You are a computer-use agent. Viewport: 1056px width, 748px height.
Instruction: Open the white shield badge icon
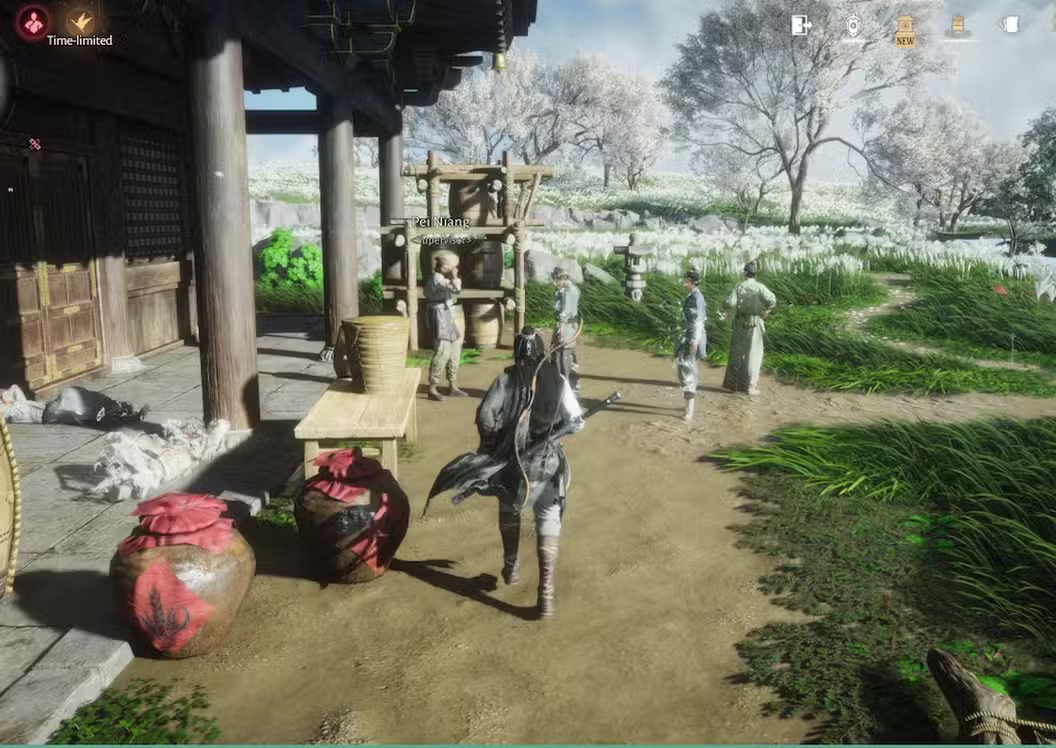[x=853, y=26]
